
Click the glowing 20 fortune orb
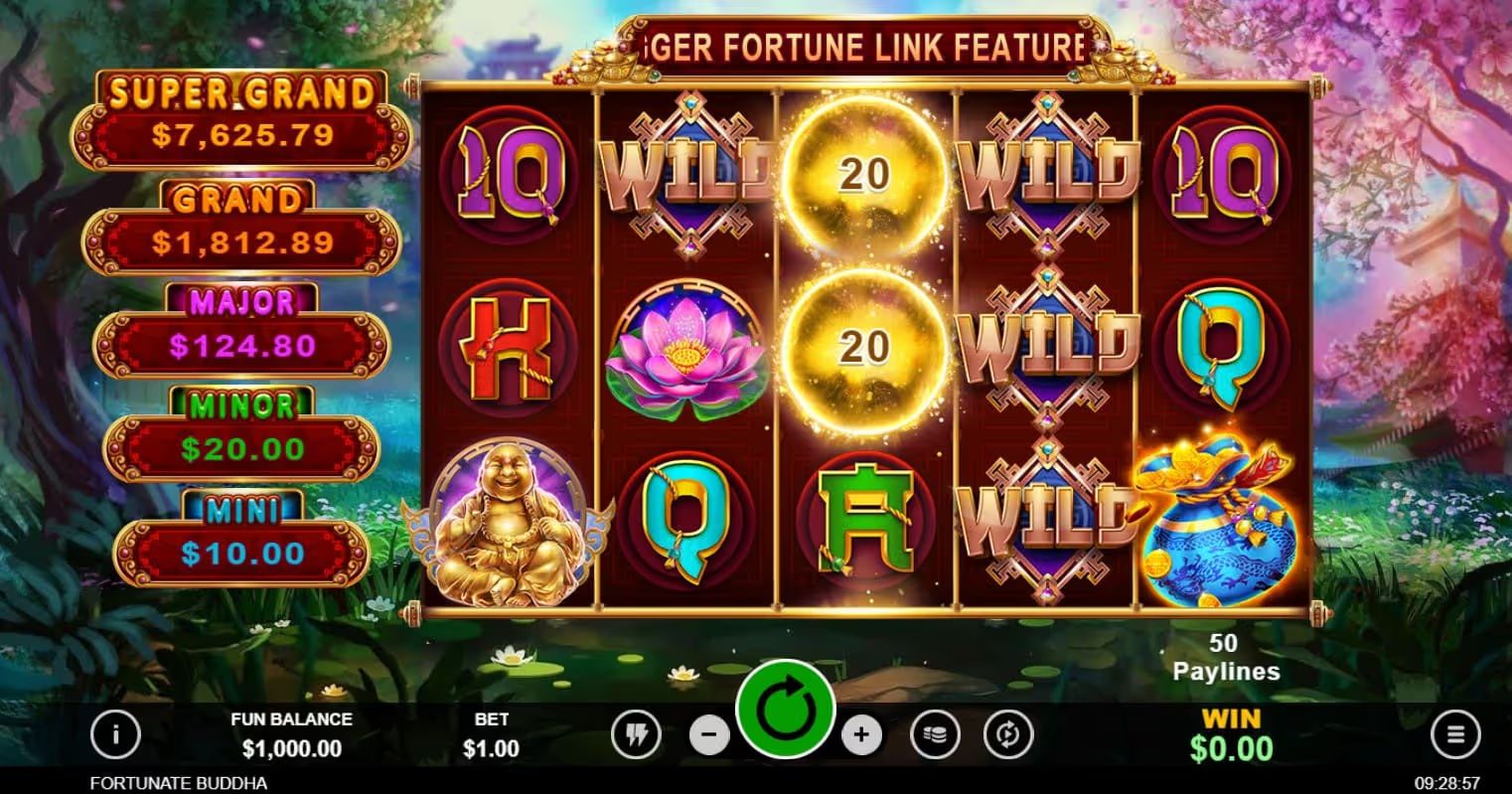click(x=867, y=174)
